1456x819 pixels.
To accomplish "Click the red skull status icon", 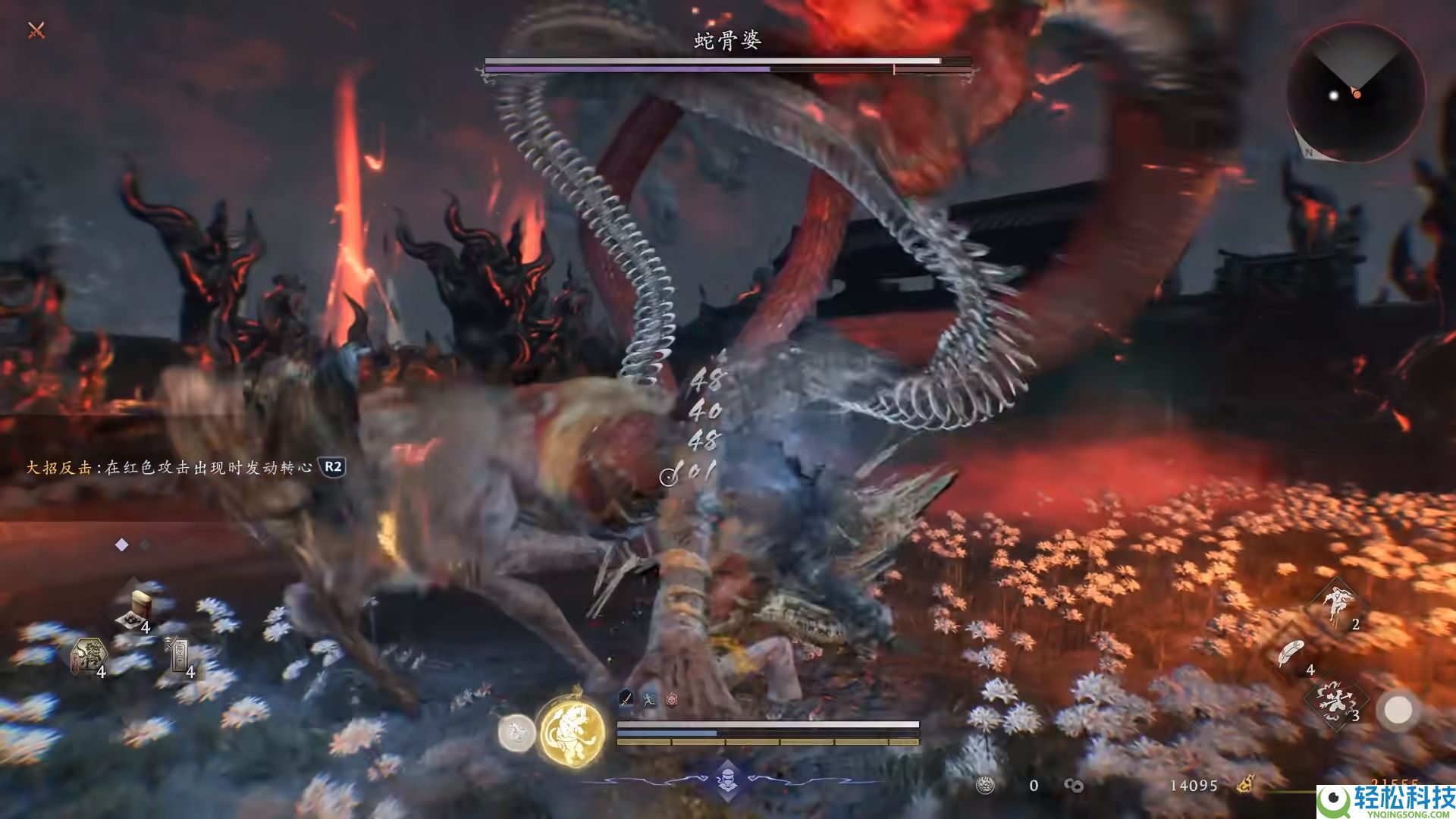I will click(671, 699).
